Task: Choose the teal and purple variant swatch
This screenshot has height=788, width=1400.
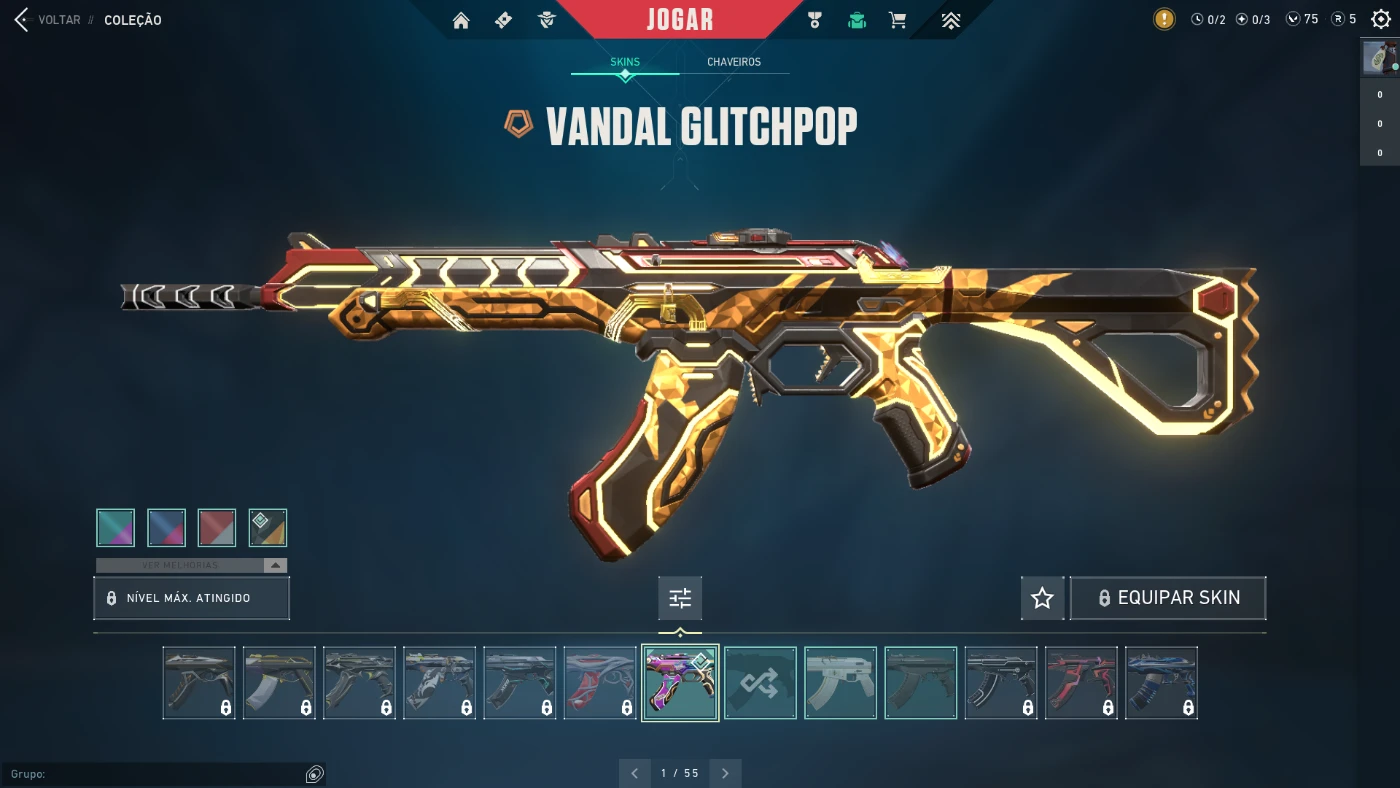Action: (116, 528)
